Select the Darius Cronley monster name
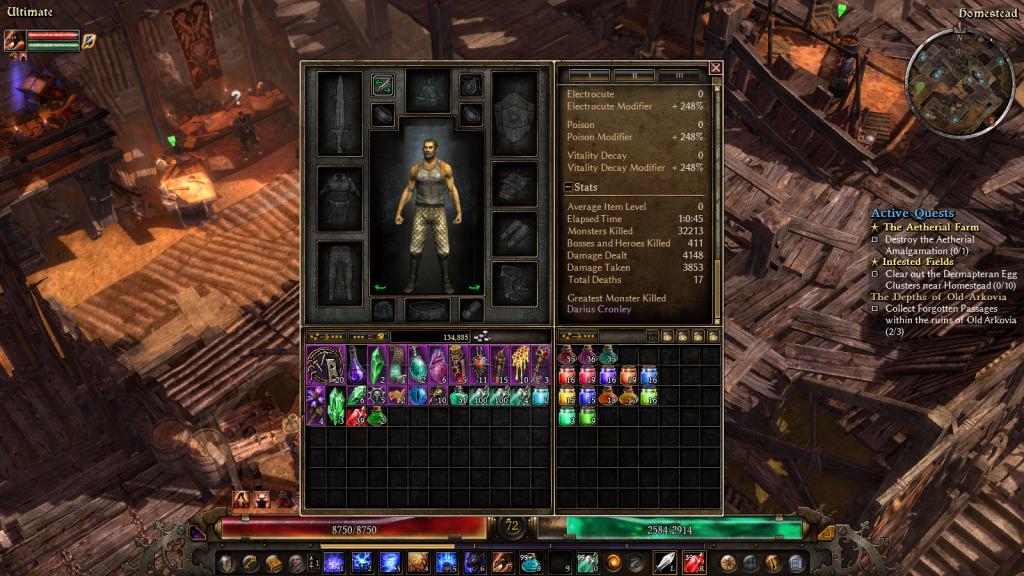 click(599, 310)
